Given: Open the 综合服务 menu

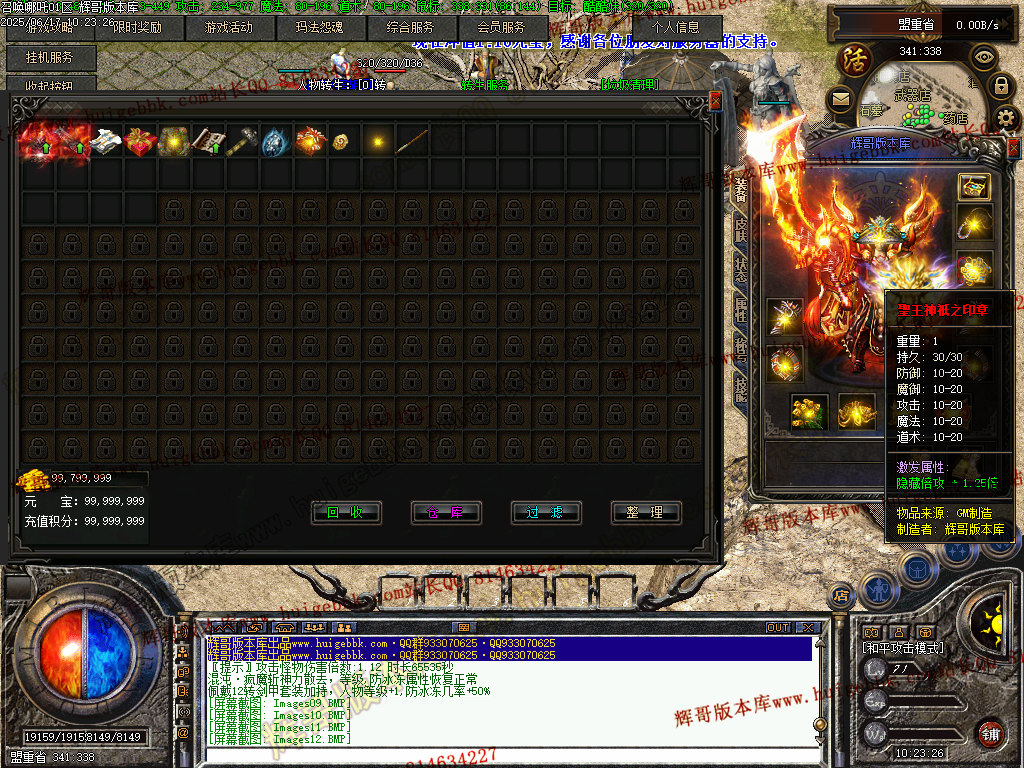Looking at the screenshot, I should point(410,28).
